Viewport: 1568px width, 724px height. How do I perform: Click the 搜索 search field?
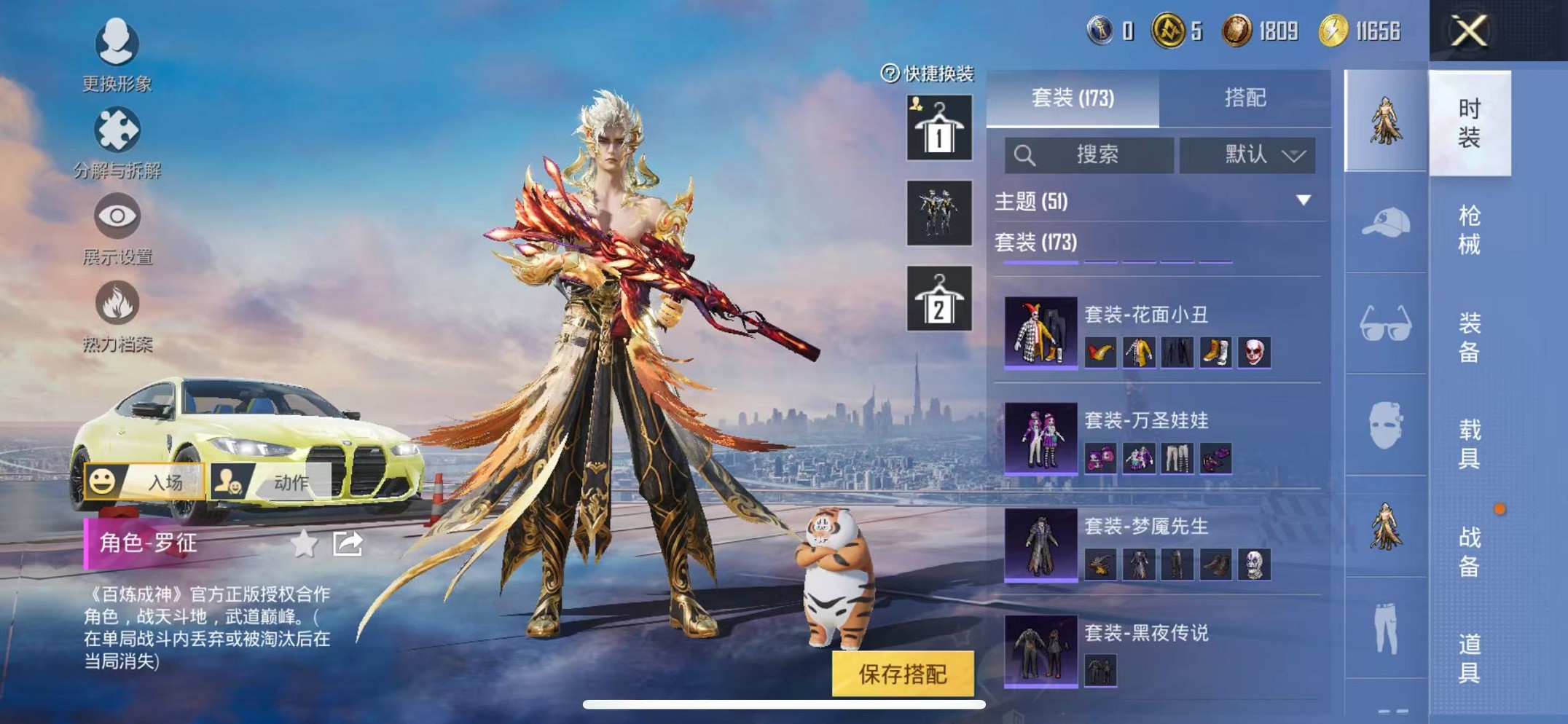(1089, 154)
